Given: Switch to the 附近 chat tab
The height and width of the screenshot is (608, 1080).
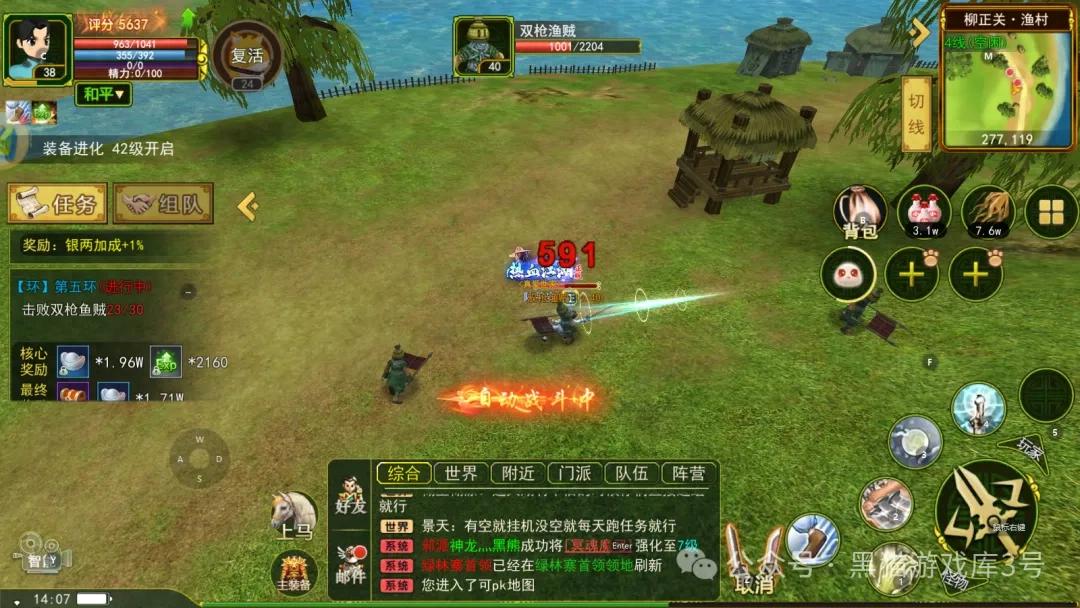Looking at the screenshot, I should [518, 474].
